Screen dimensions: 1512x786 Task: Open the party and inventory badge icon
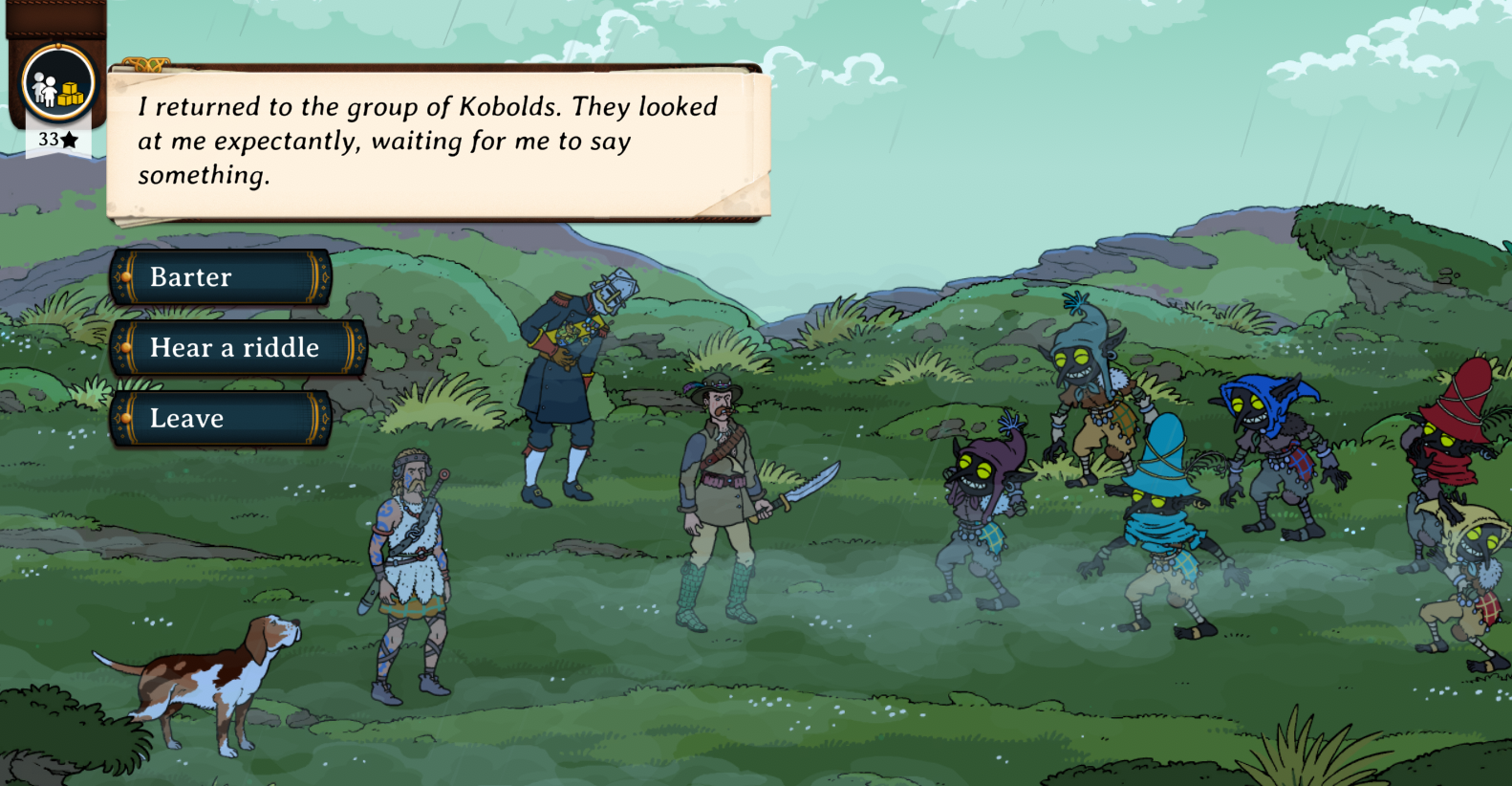pyautogui.click(x=58, y=85)
